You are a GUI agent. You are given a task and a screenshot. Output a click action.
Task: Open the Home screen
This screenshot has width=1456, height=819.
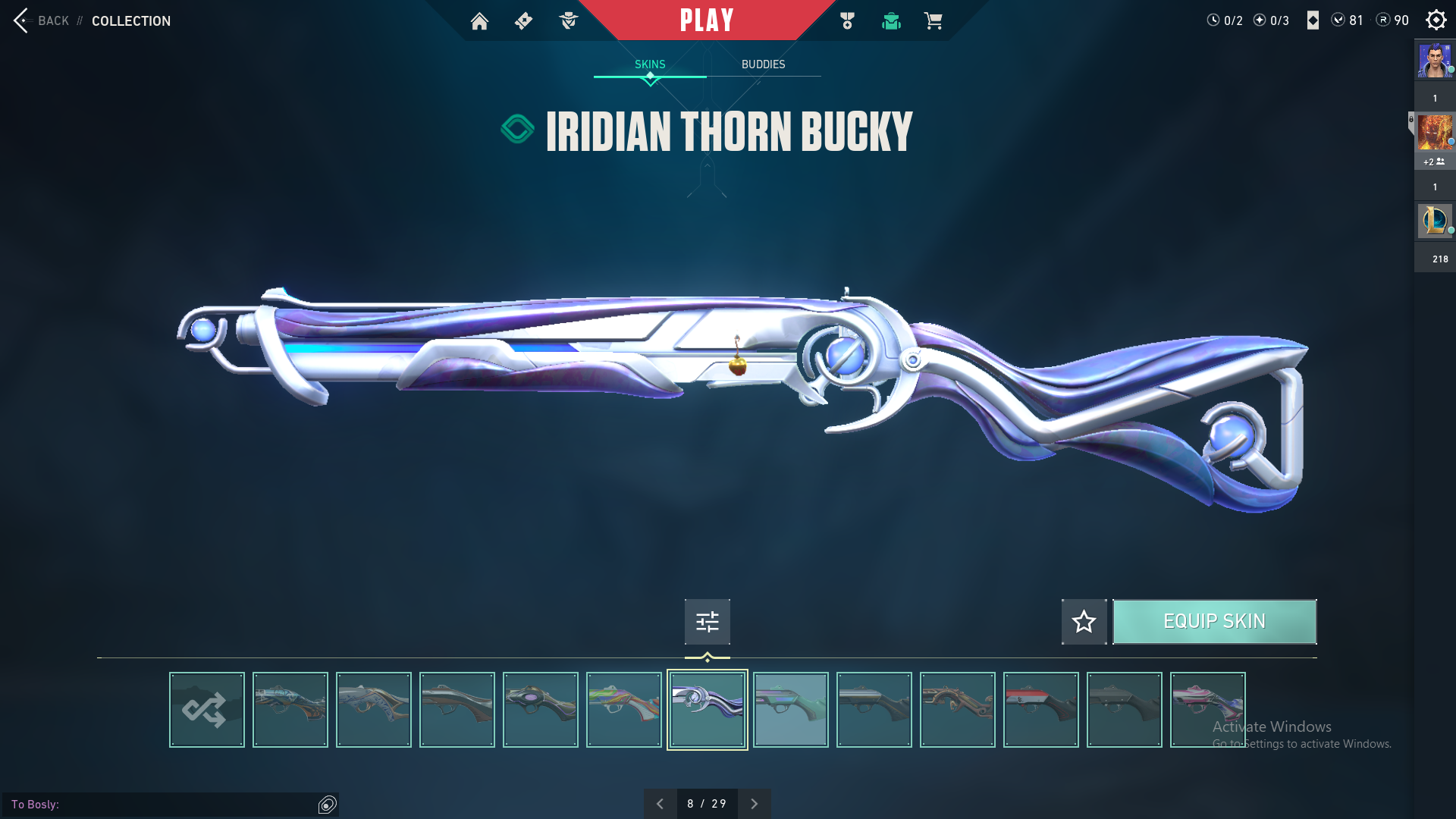tap(479, 21)
